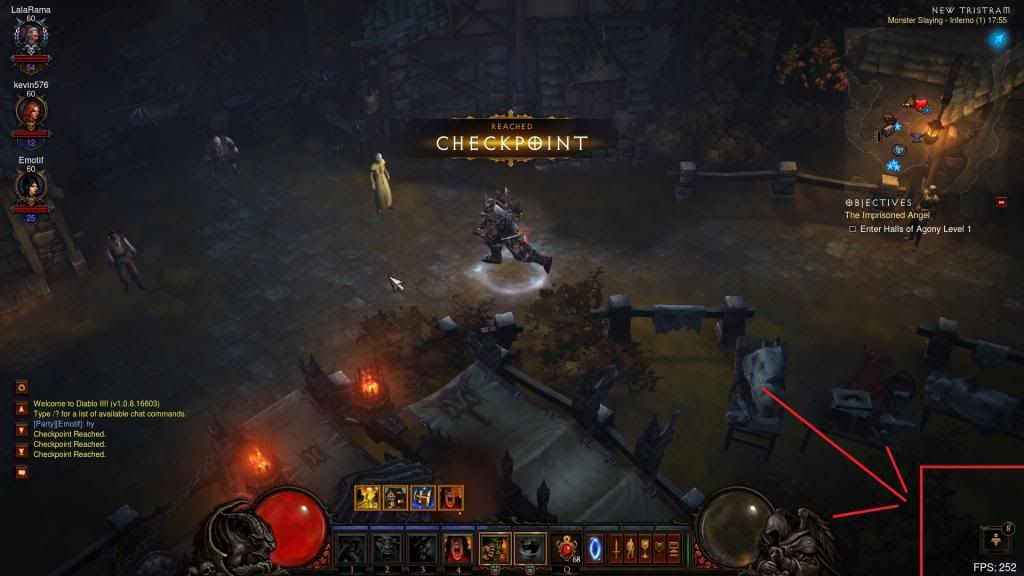
Task: Collapse the Objectives tracker with the red minus button
Action: pos(1001,203)
